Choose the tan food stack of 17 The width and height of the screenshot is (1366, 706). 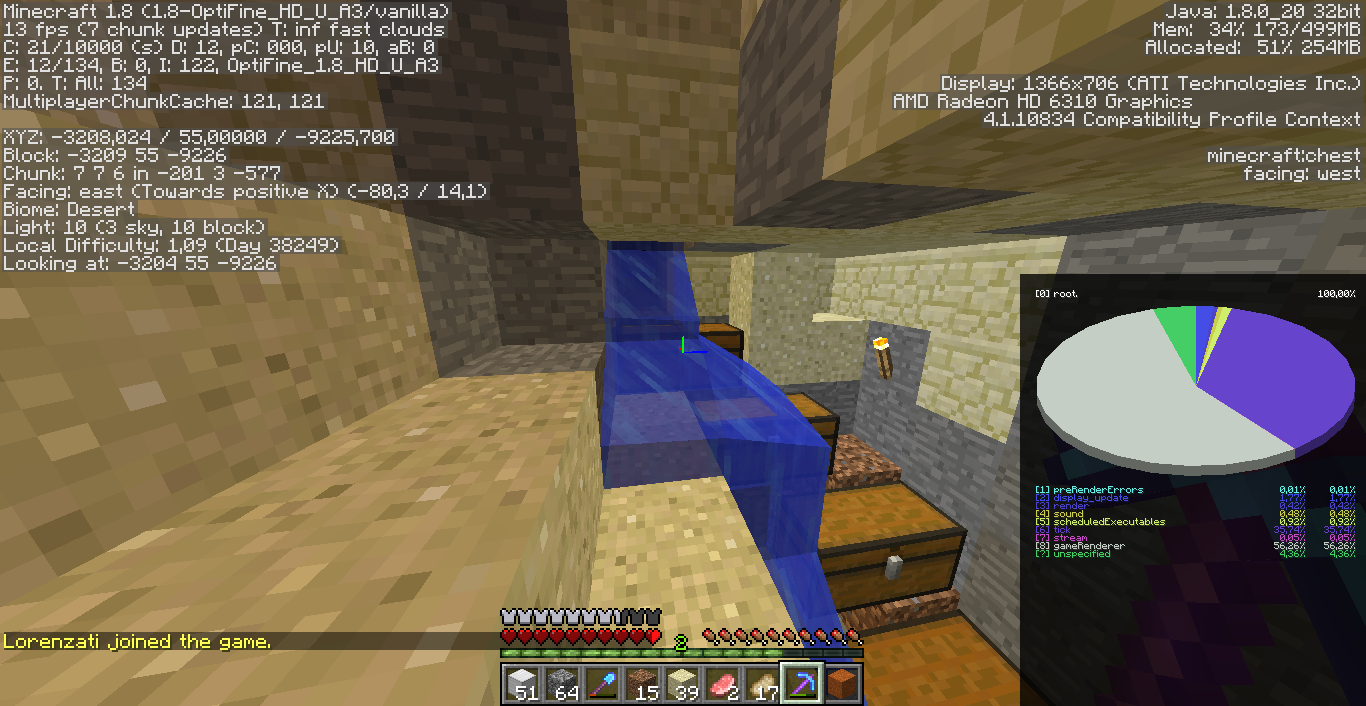tap(762, 684)
